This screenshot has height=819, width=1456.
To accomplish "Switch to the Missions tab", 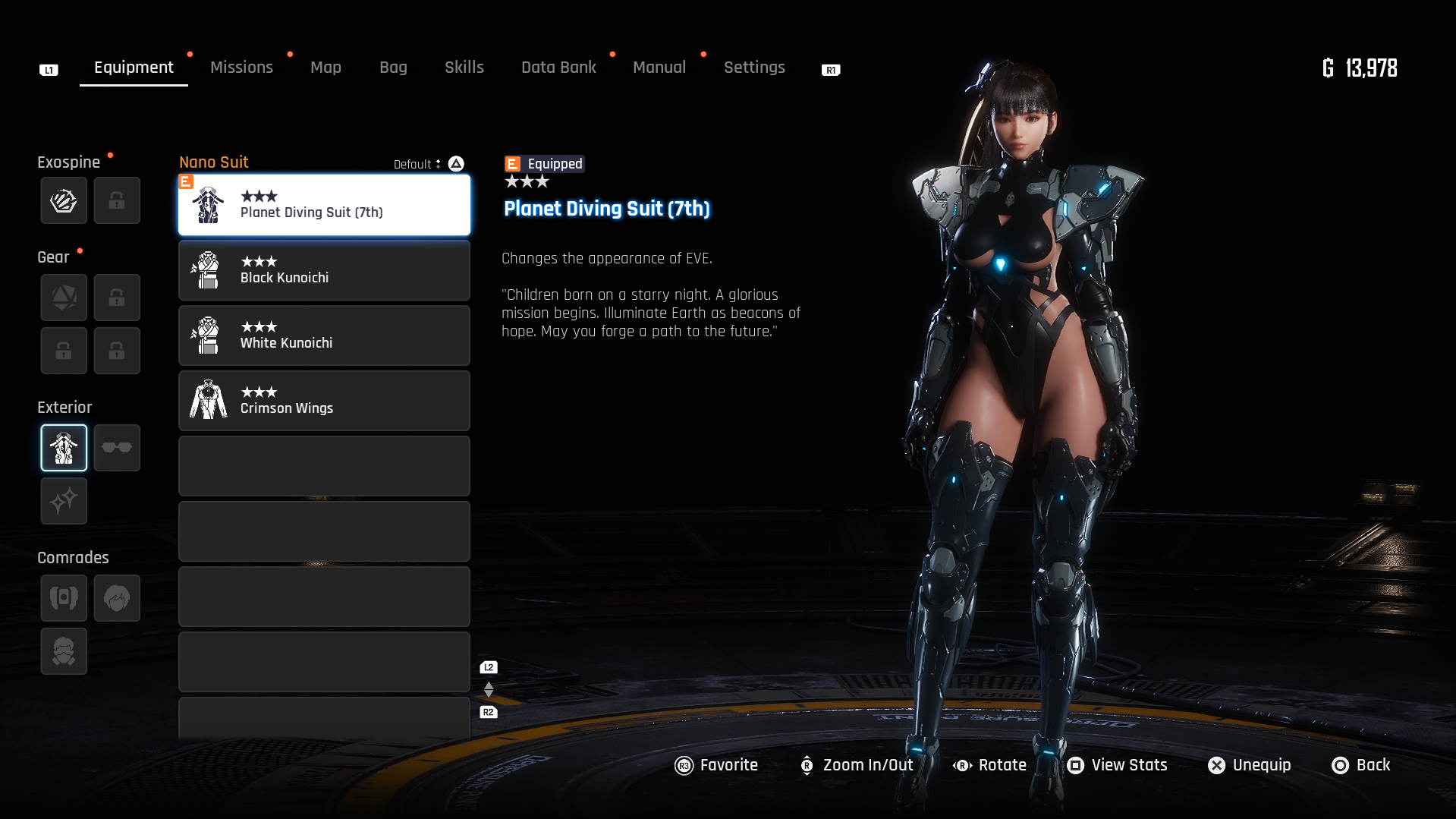I will tap(241, 68).
